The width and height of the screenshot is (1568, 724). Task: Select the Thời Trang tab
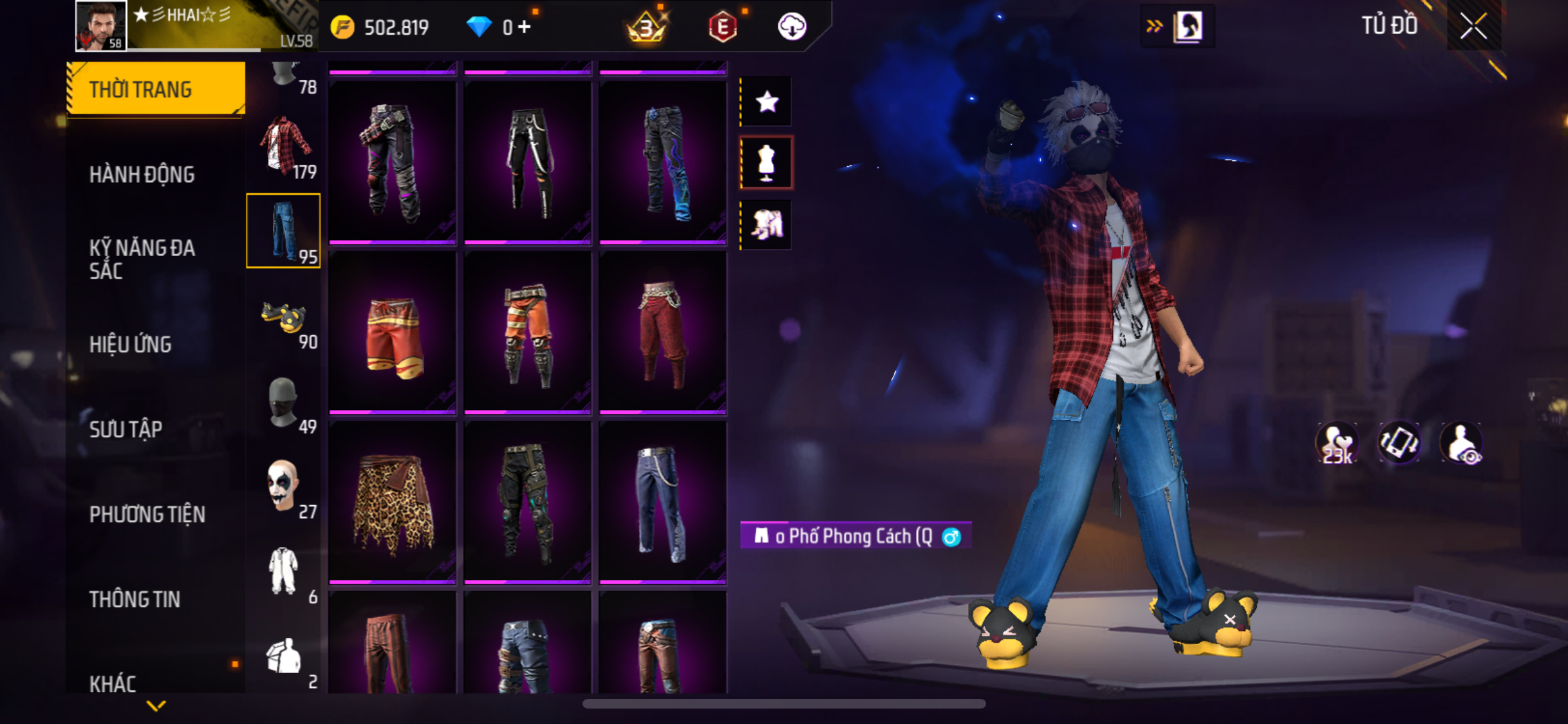pos(156,89)
